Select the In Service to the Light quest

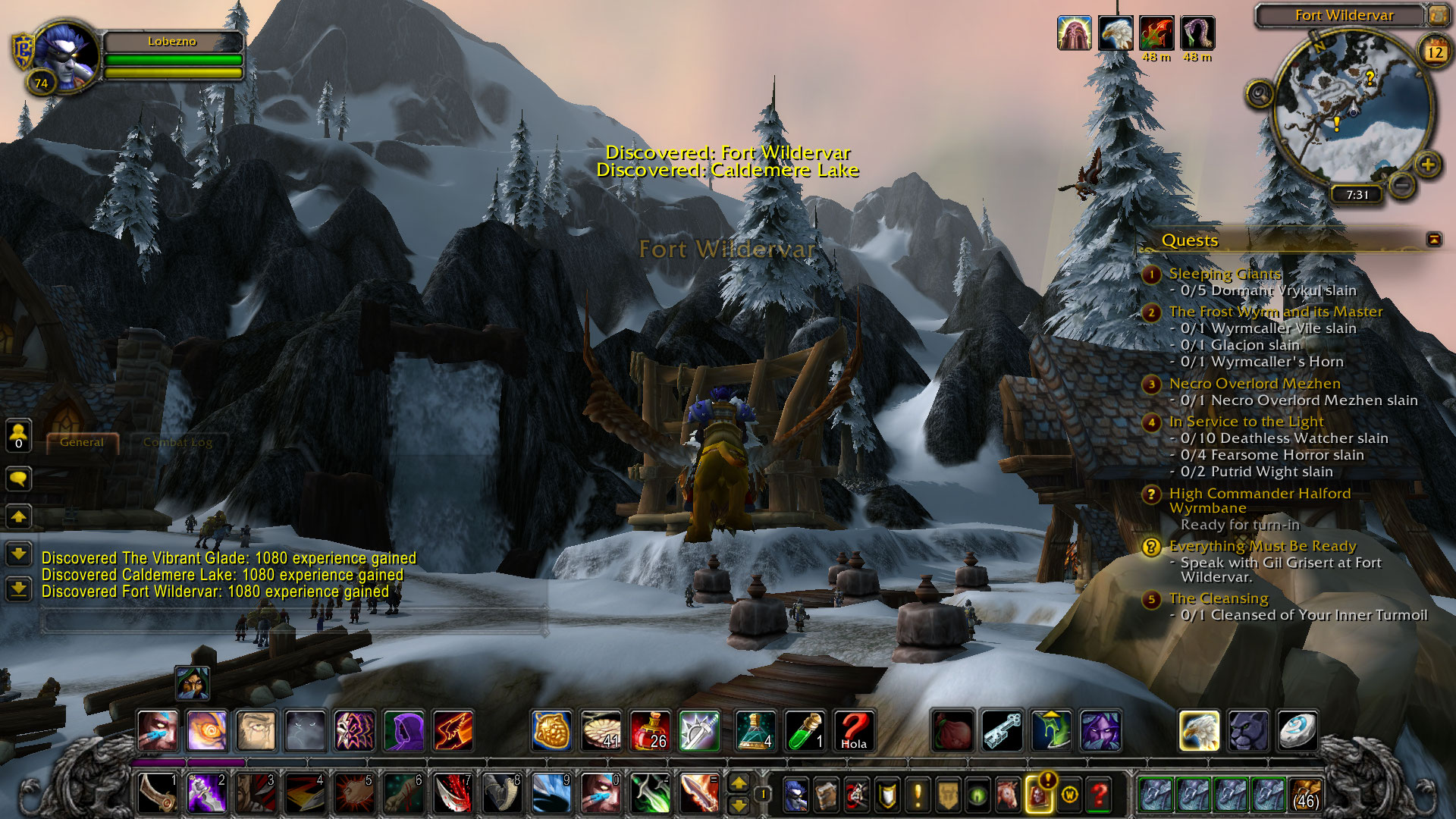coord(1246,422)
